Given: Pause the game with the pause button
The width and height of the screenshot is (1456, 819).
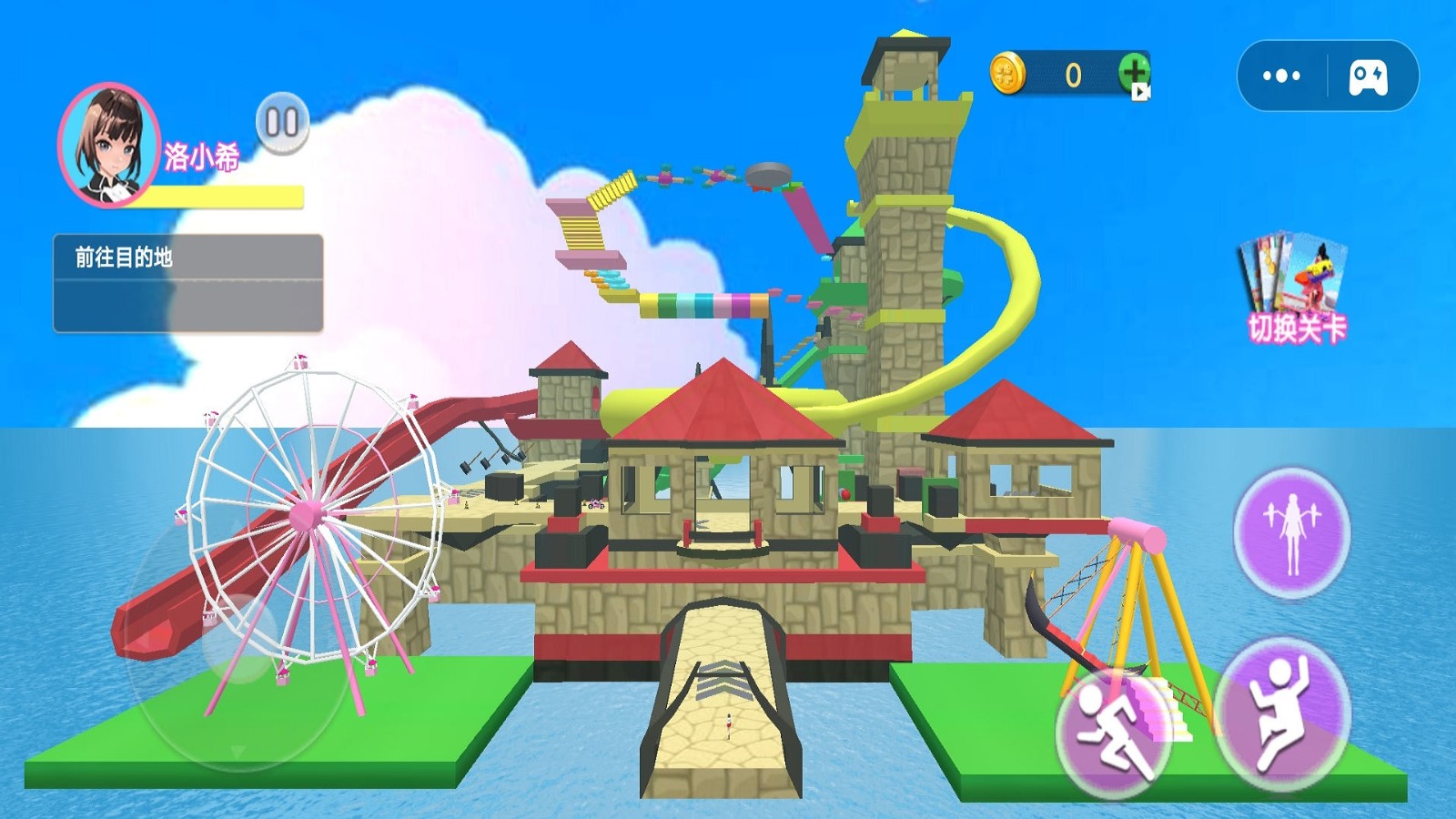Looking at the screenshot, I should [x=282, y=122].
